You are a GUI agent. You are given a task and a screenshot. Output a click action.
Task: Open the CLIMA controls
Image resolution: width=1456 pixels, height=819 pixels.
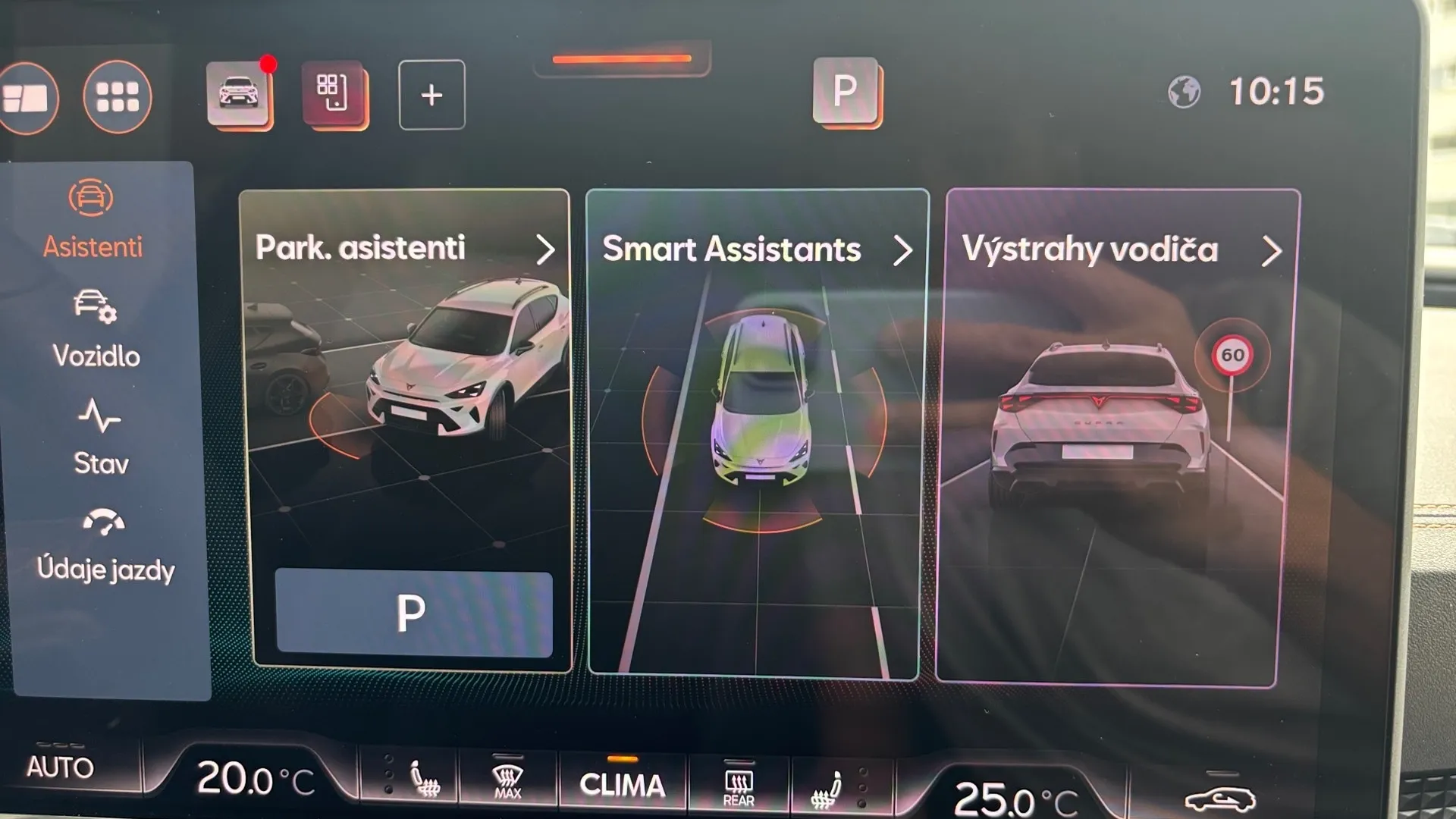click(x=622, y=785)
